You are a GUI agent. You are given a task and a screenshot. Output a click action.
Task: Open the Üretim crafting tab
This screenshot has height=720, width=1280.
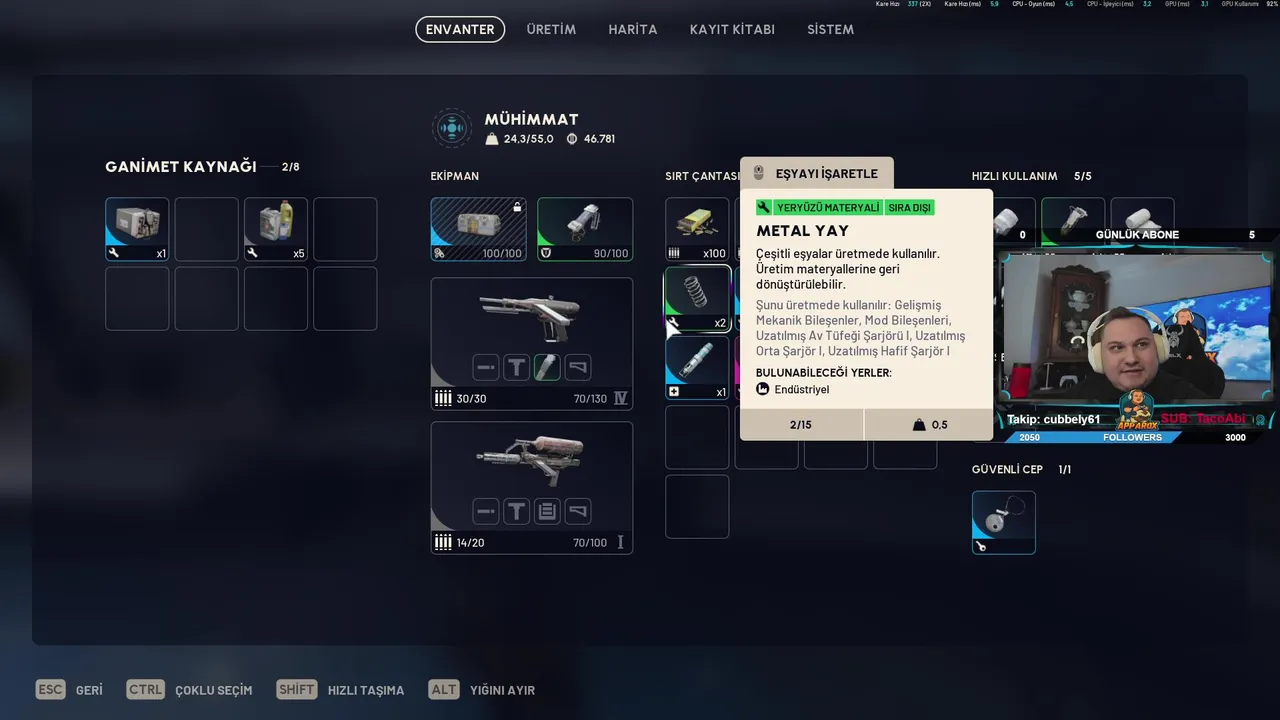(x=551, y=29)
